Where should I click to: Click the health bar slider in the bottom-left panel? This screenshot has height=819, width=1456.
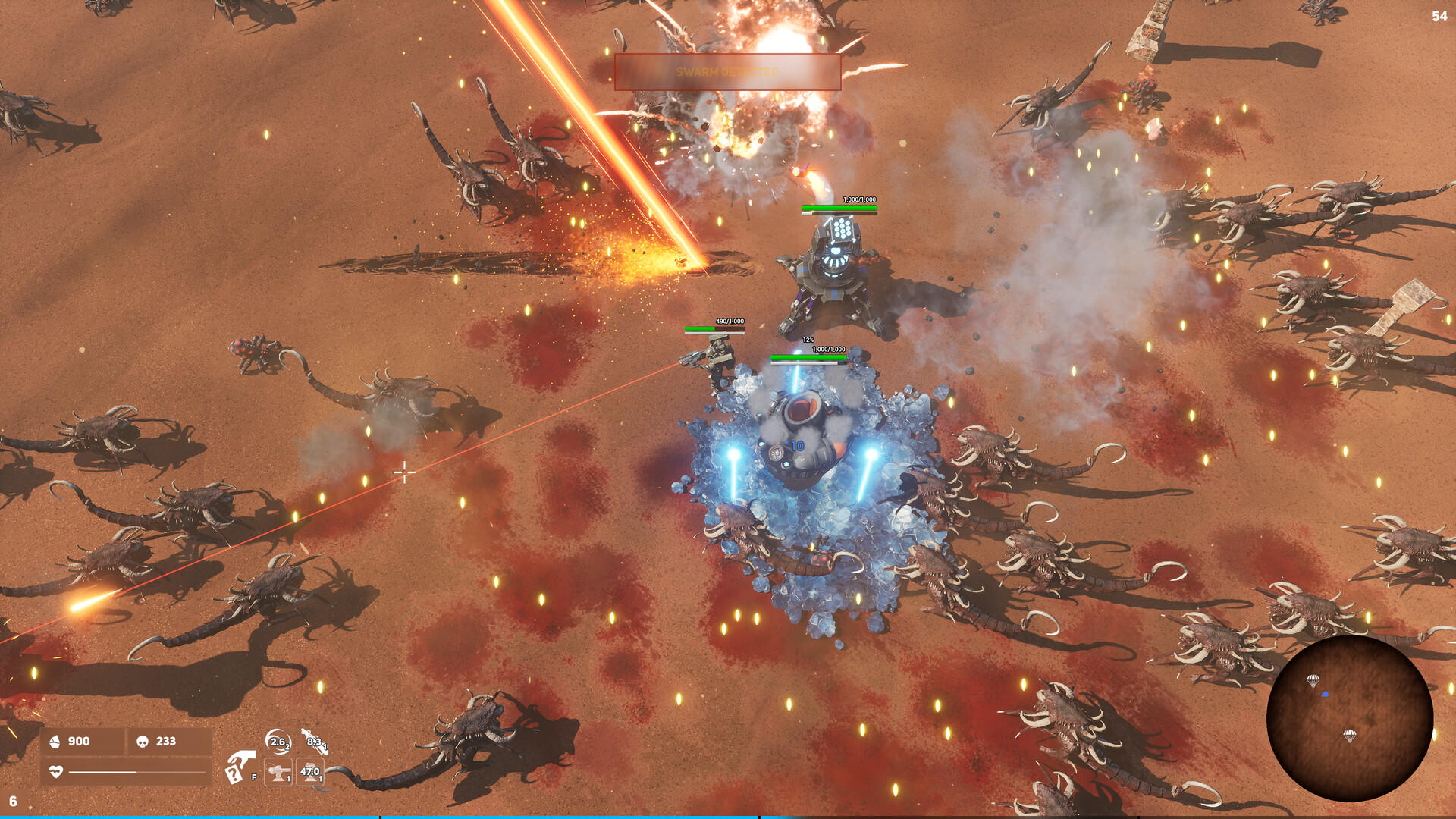(x=136, y=771)
